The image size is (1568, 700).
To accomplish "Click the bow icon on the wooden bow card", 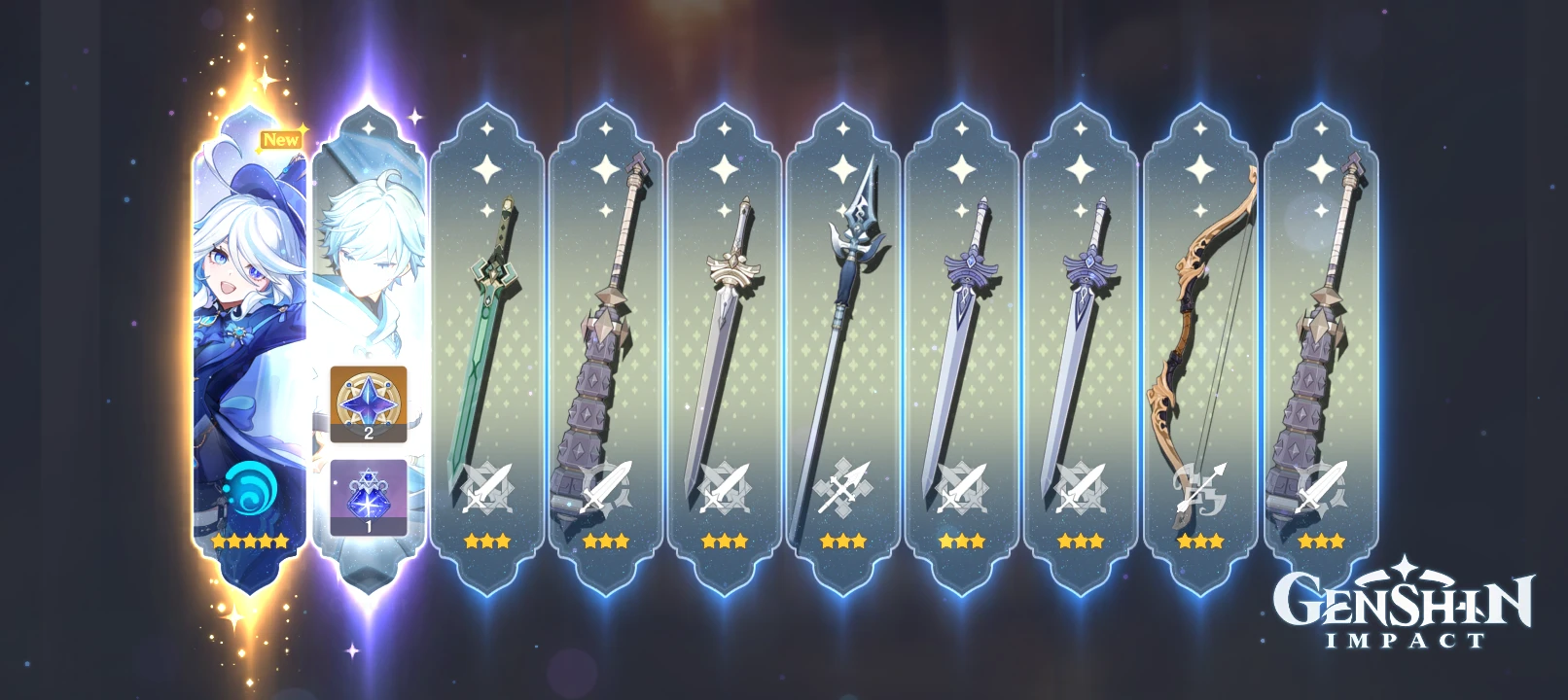I will coord(1199,488).
